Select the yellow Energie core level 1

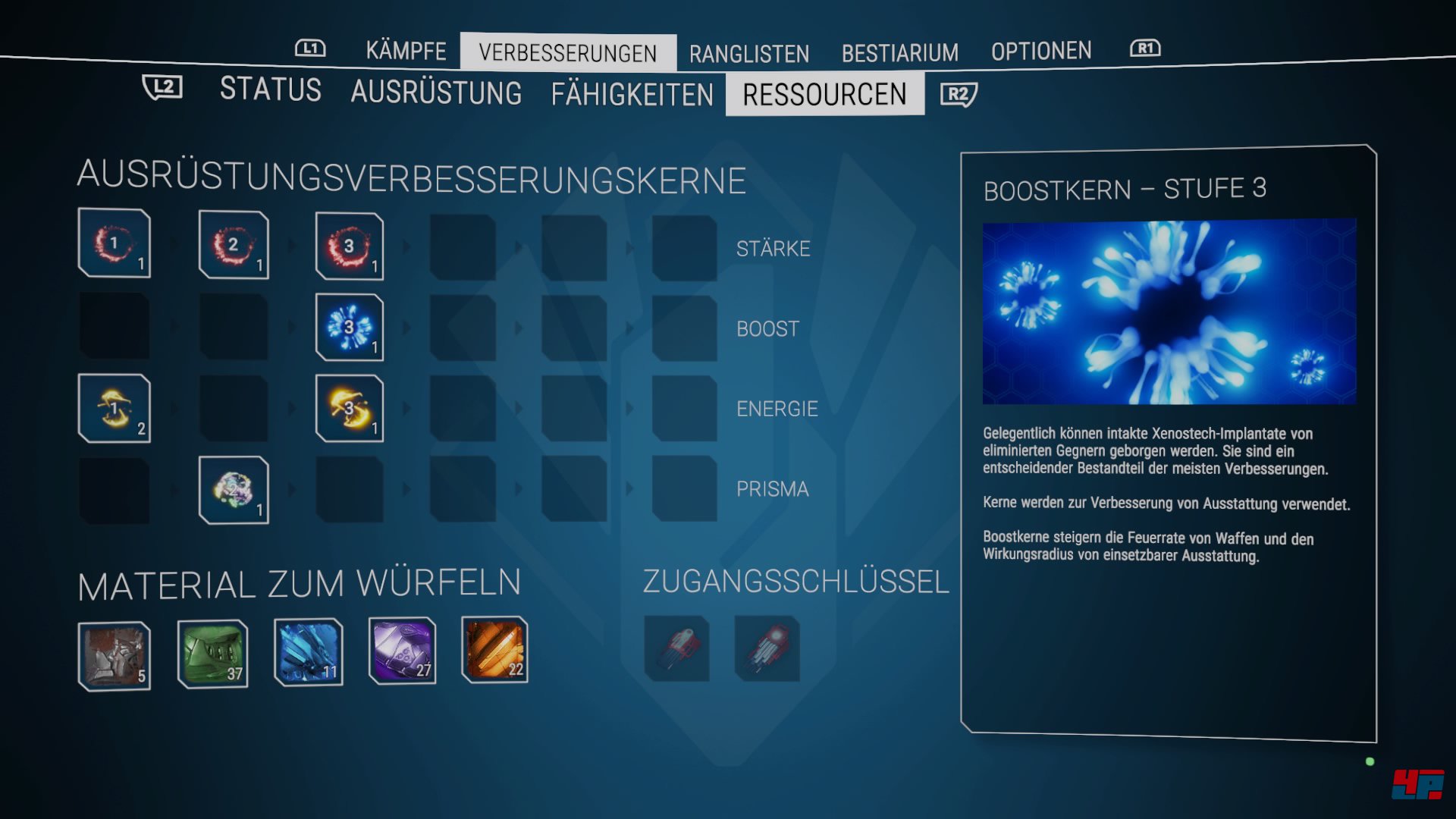point(114,409)
